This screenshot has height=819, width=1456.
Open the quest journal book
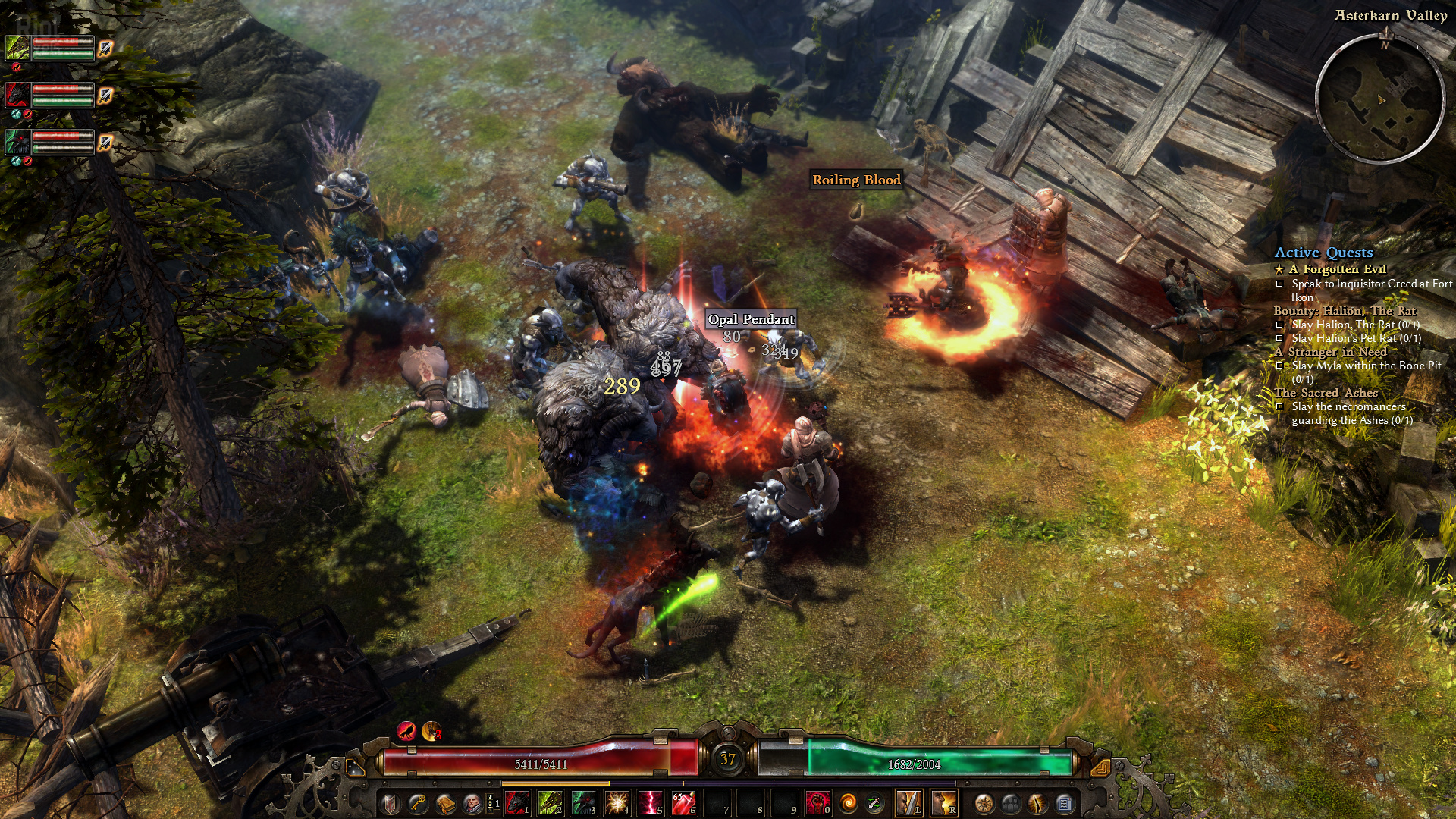(445, 803)
